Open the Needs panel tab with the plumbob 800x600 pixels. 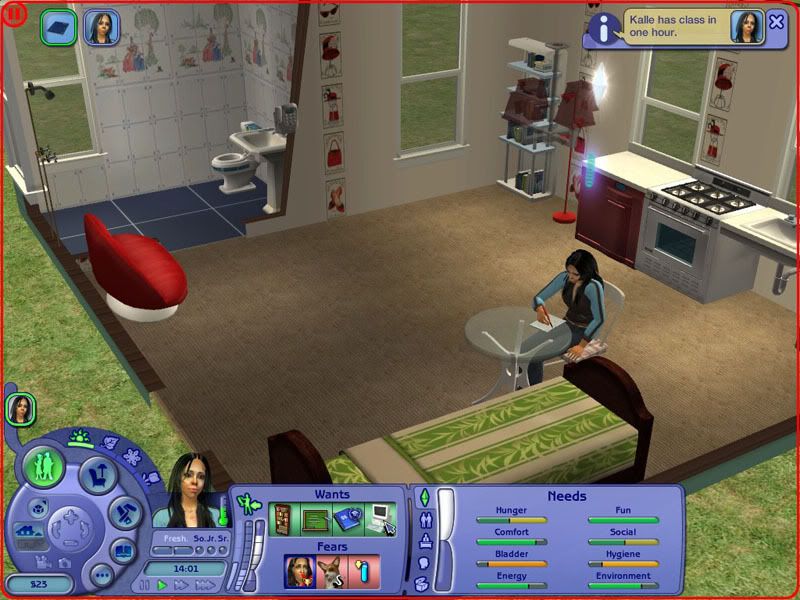click(424, 497)
